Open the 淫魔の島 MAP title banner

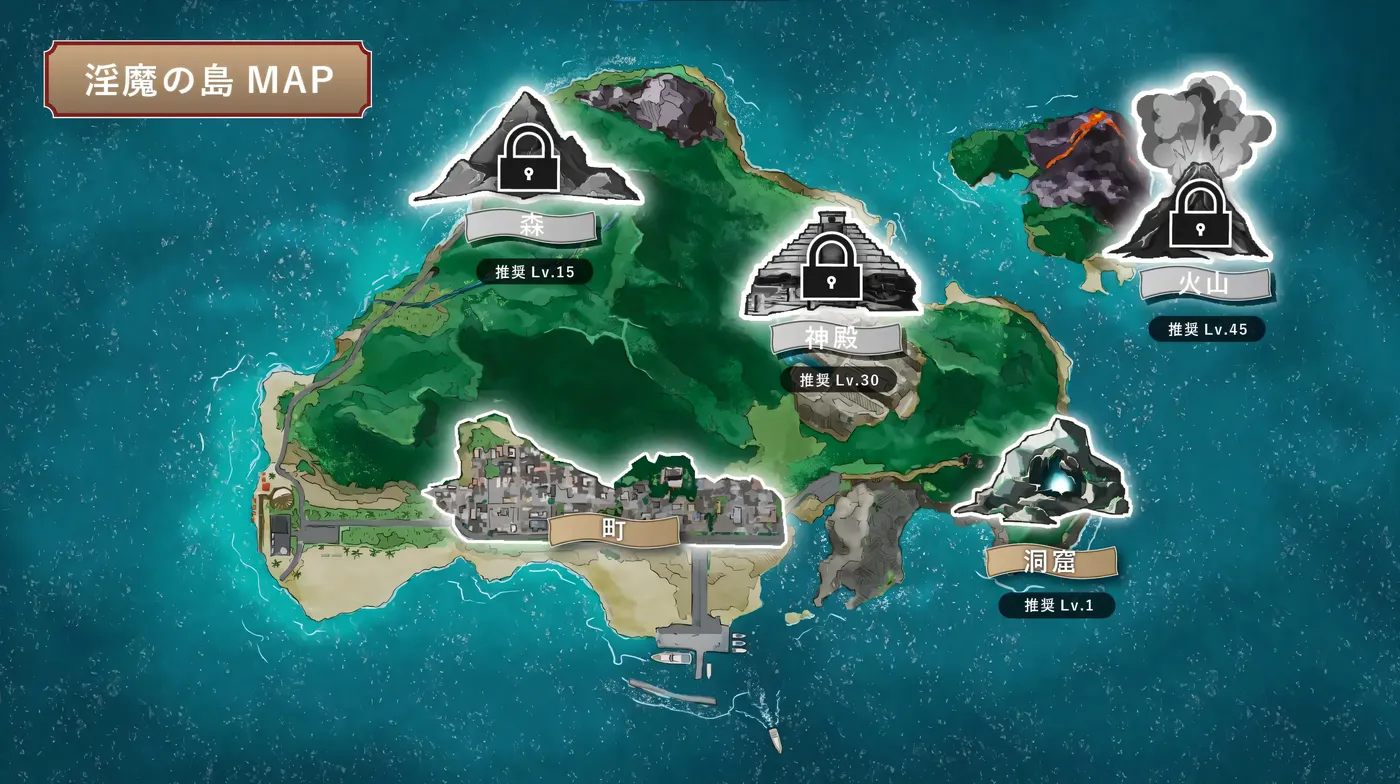click(208, 80)
